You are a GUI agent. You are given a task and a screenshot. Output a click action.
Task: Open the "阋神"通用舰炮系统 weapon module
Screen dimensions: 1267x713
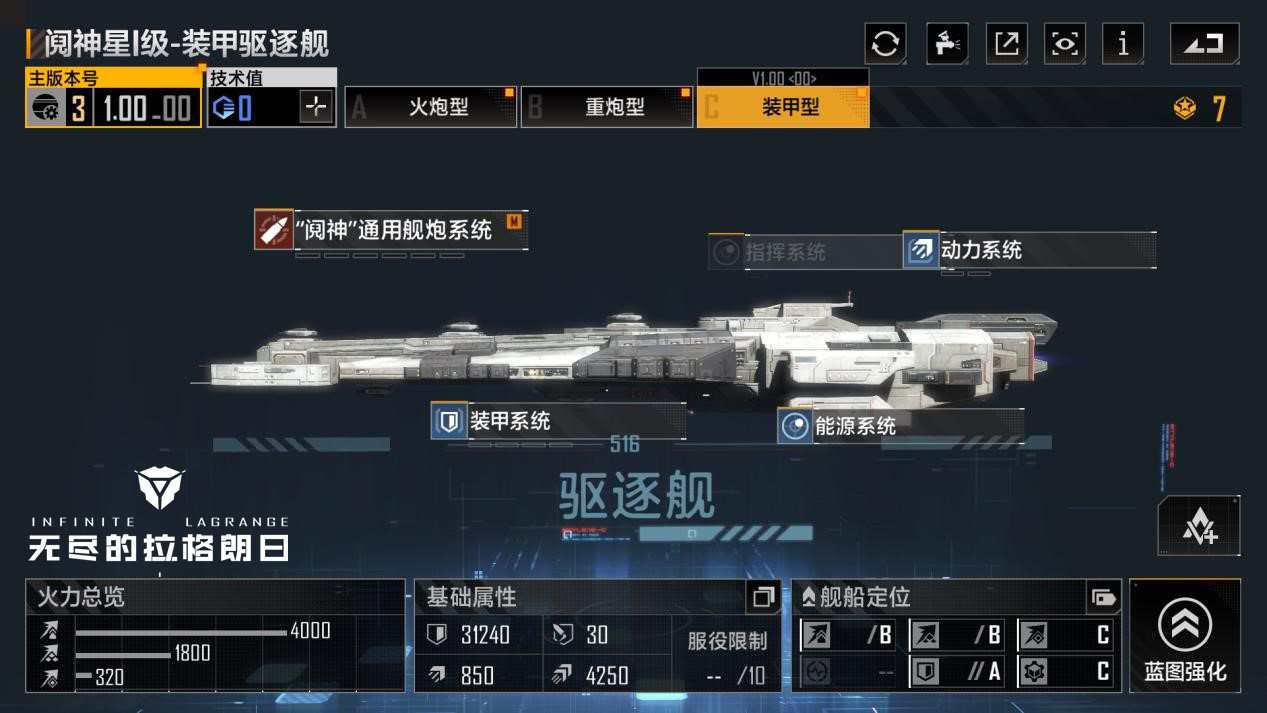[x=392, y=230]
